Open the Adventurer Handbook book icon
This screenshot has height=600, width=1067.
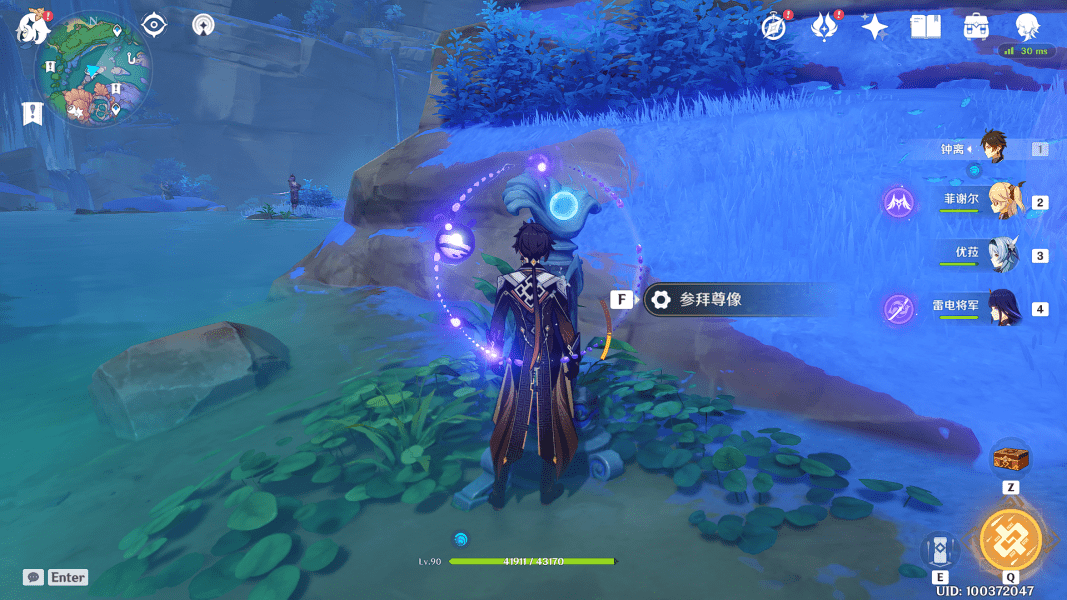click(x=925, y=27)
